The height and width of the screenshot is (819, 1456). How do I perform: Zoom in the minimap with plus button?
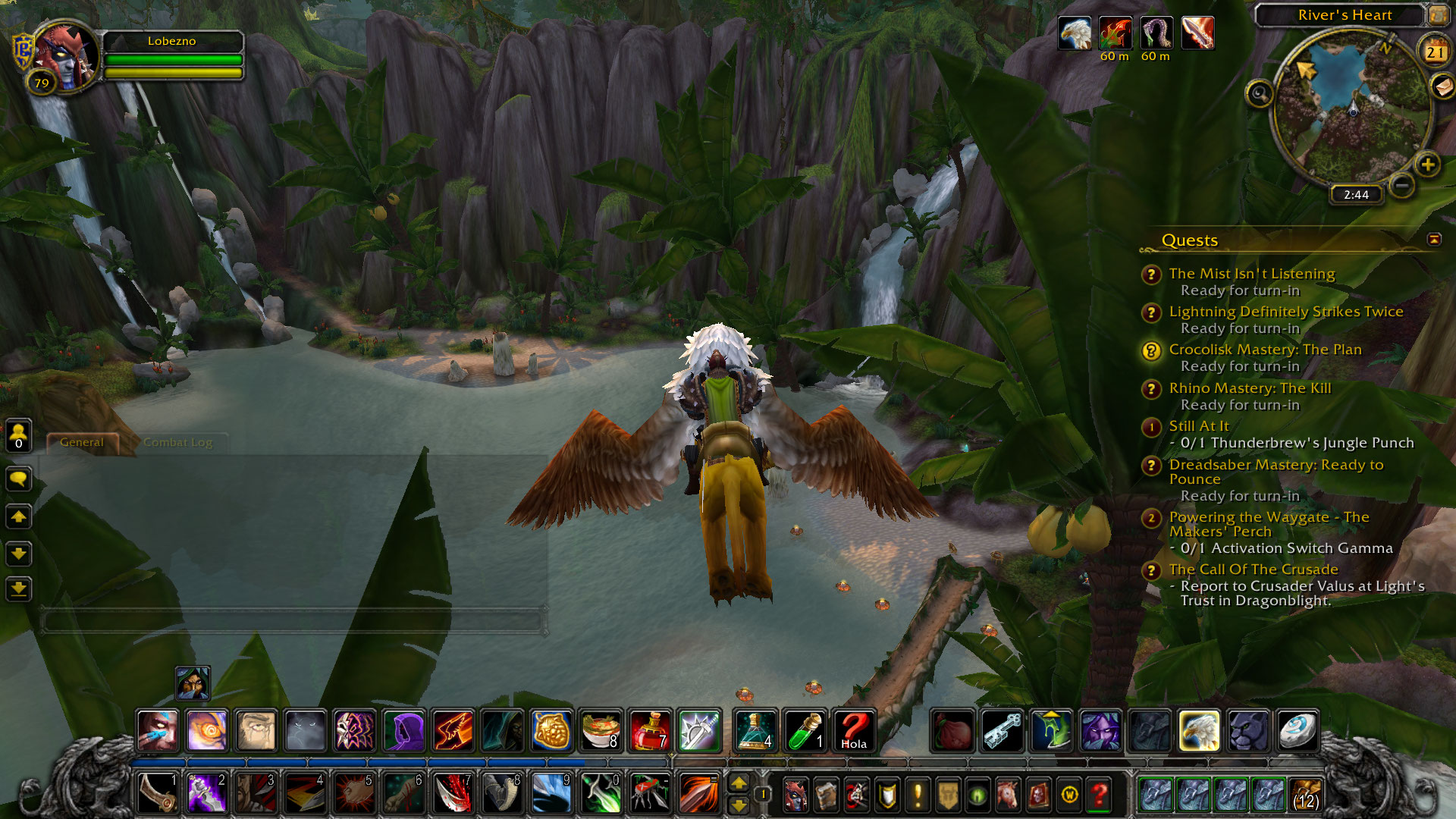point(1427,165)
